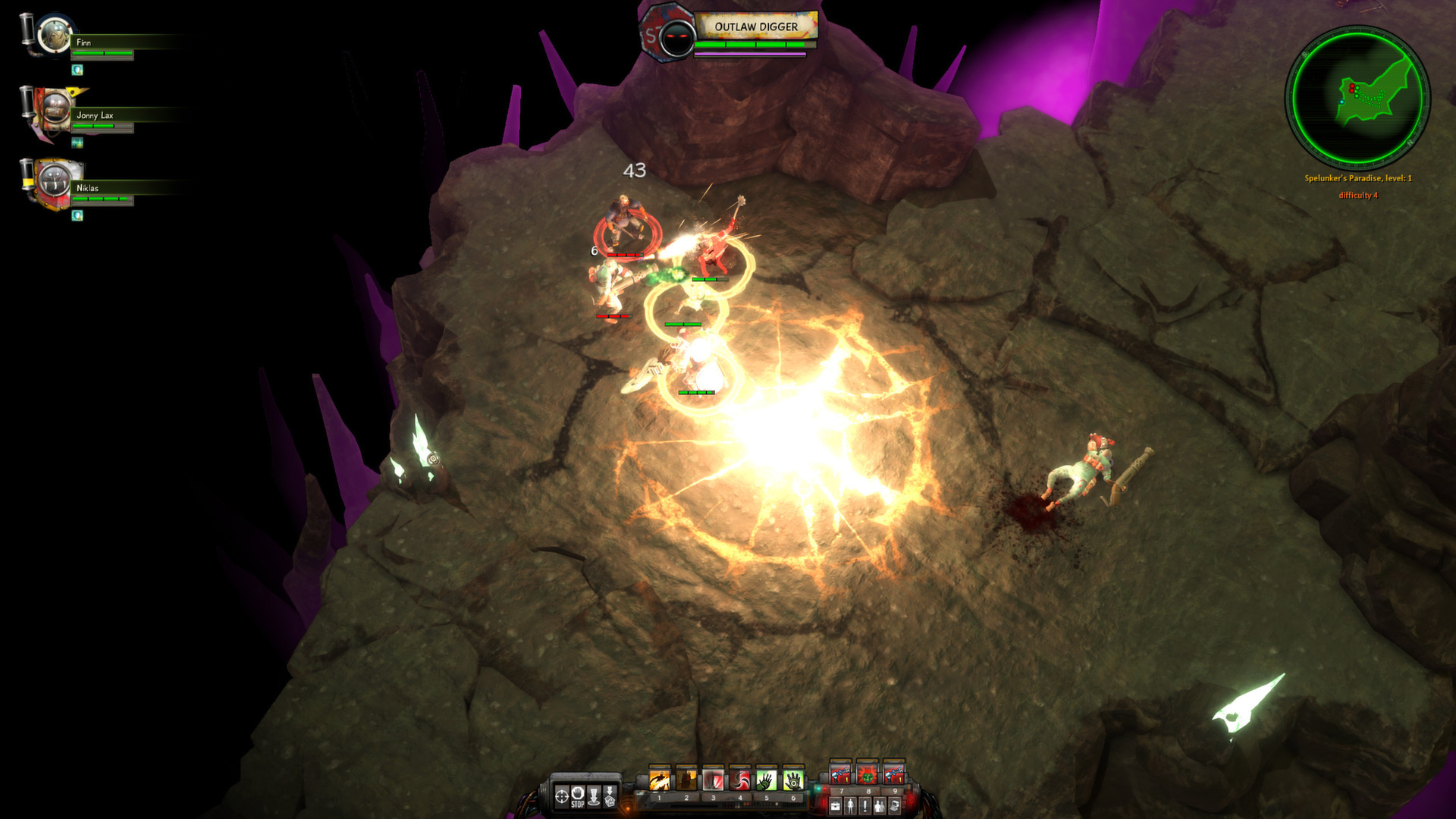Trigger the red strike ability in slot 3
The width and height of the screenshot is (1456, 819).
click(713, 780)
